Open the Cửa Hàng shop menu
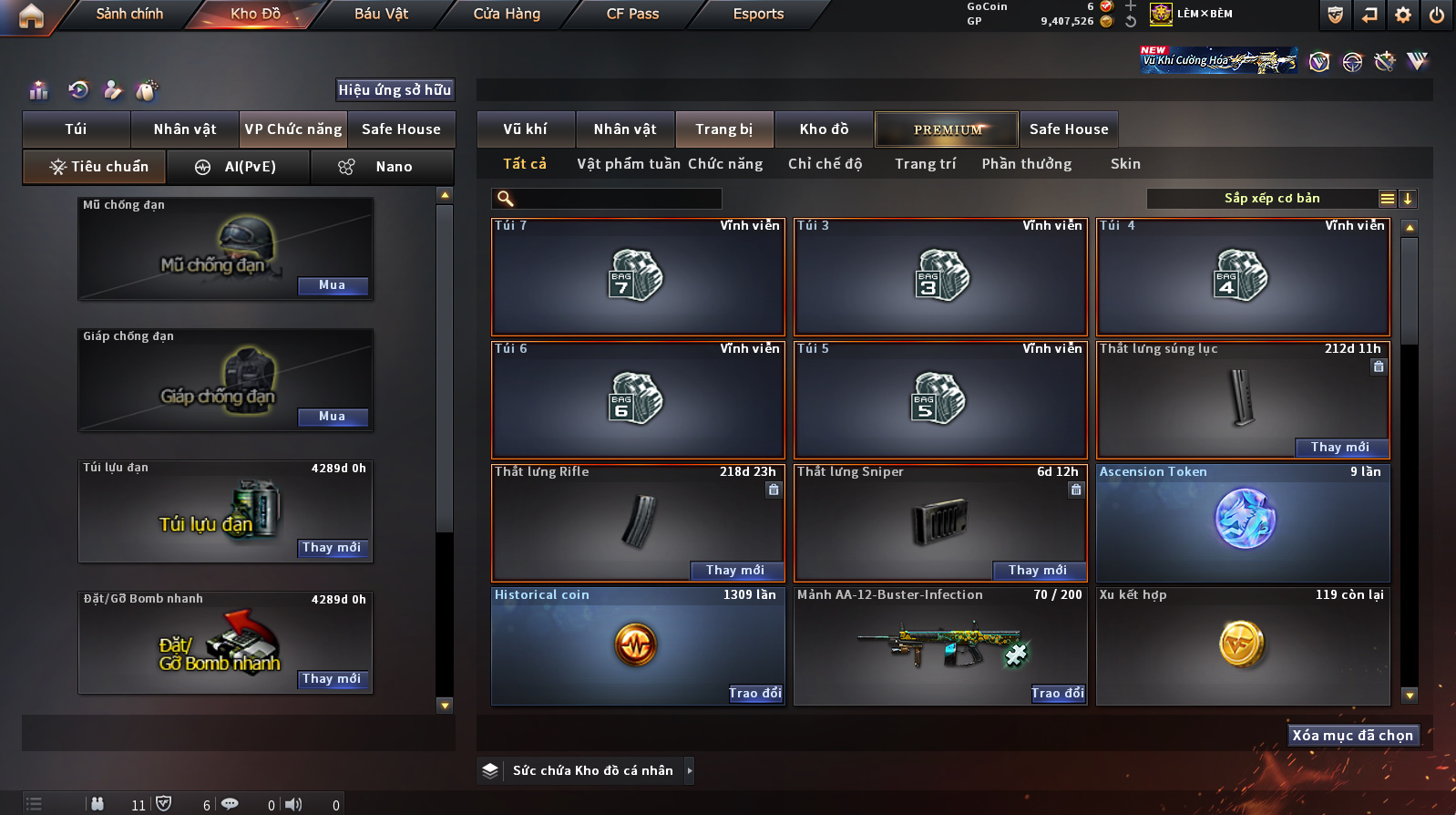The image size is (1456, 815). pyautogui.click(x=507, y=14)
